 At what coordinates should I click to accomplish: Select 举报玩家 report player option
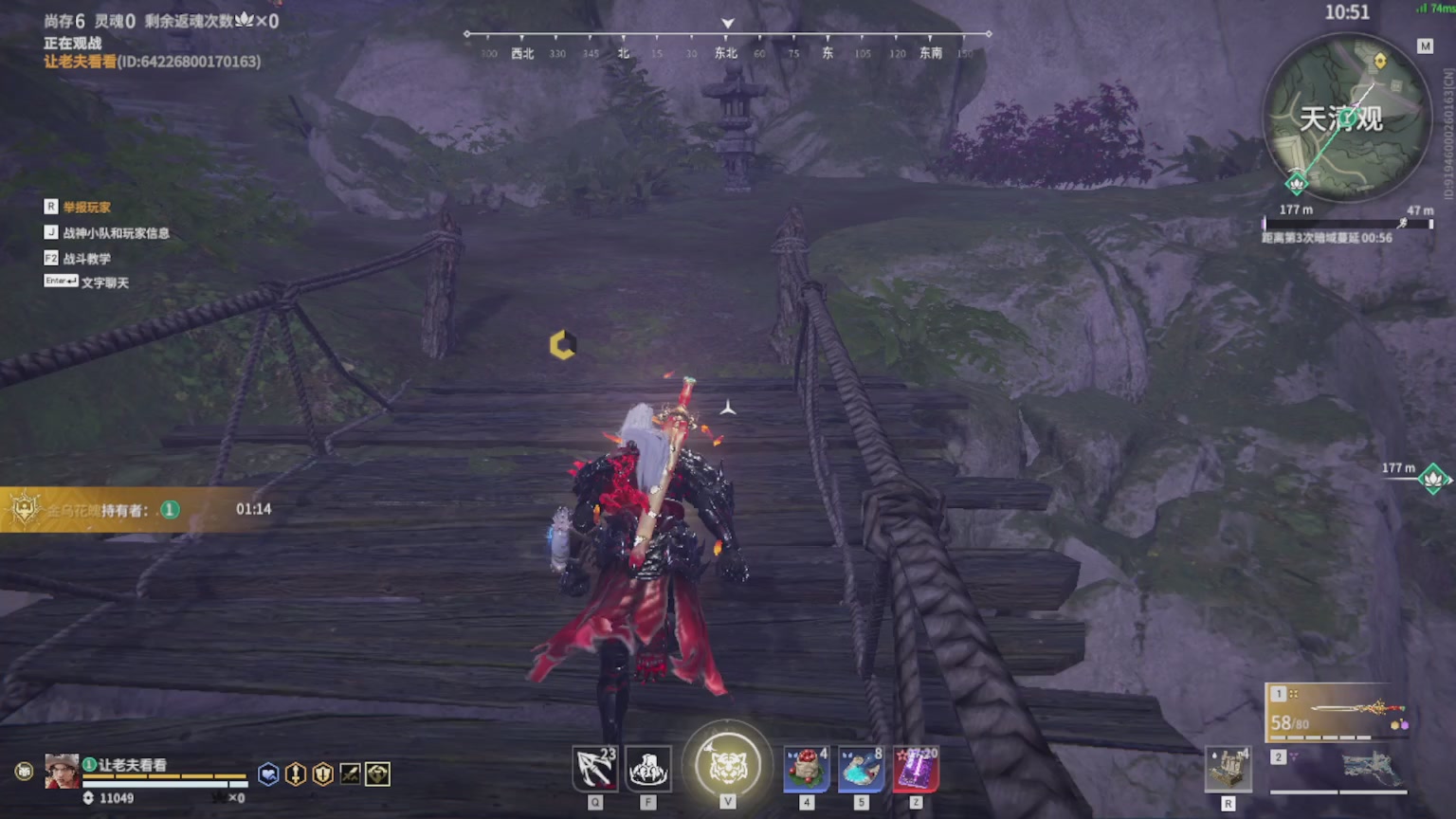[x=86, y=208]
